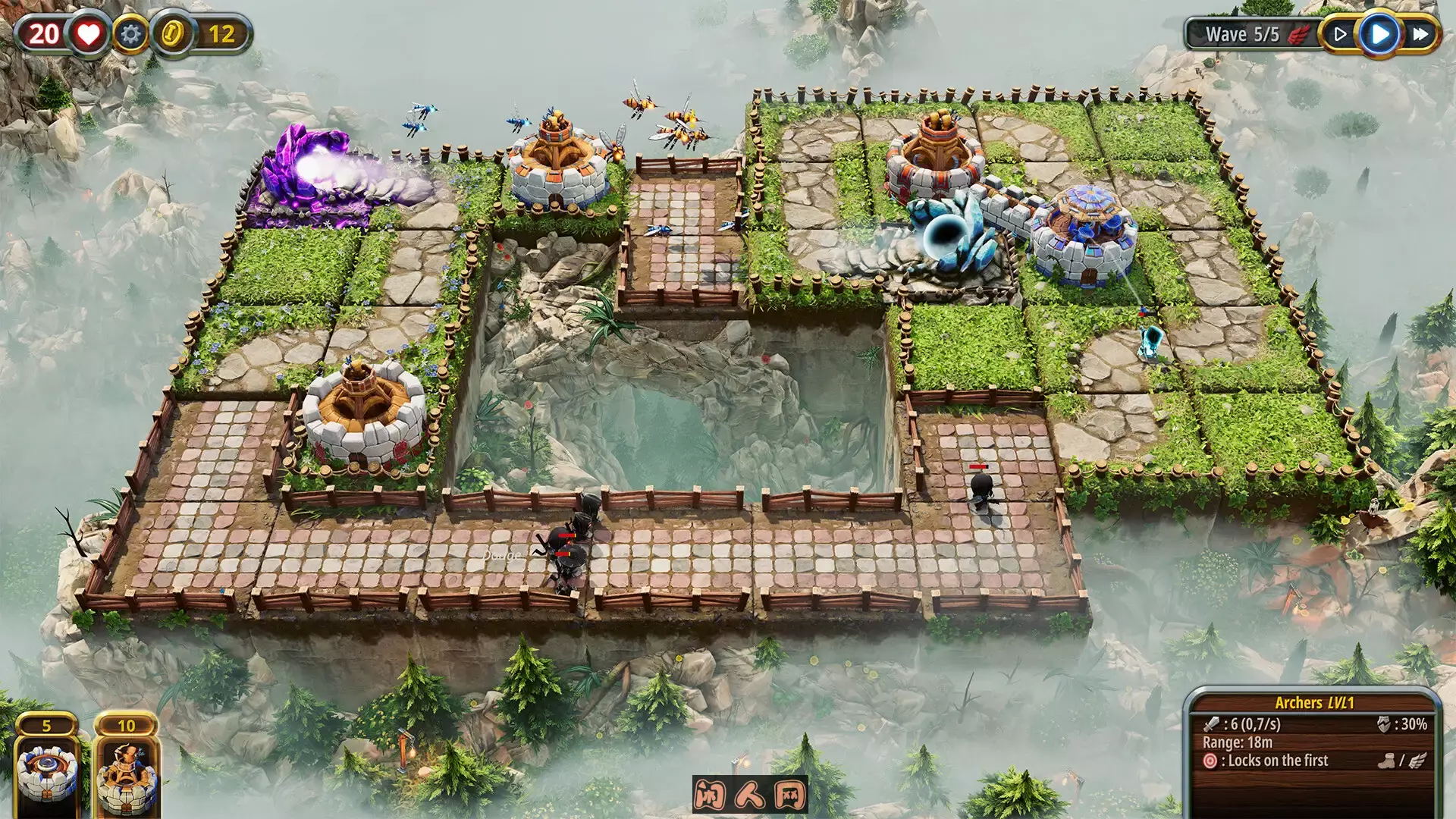Activate fast-forward double arrow speed
The width and height of the screenshot is (1456, 819).
(1420, 34)
